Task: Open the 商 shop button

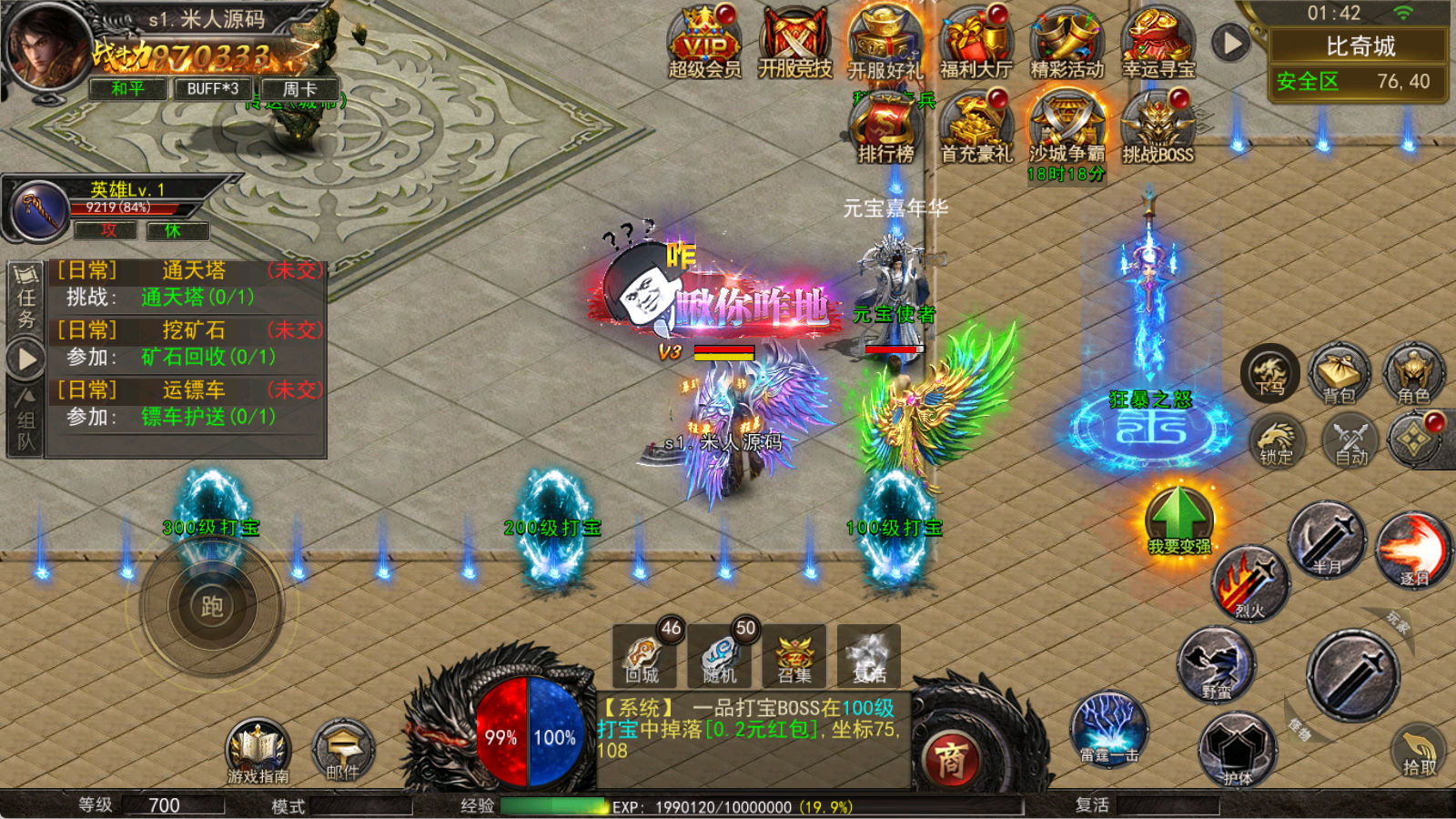Action: click(x=951, y=758)
